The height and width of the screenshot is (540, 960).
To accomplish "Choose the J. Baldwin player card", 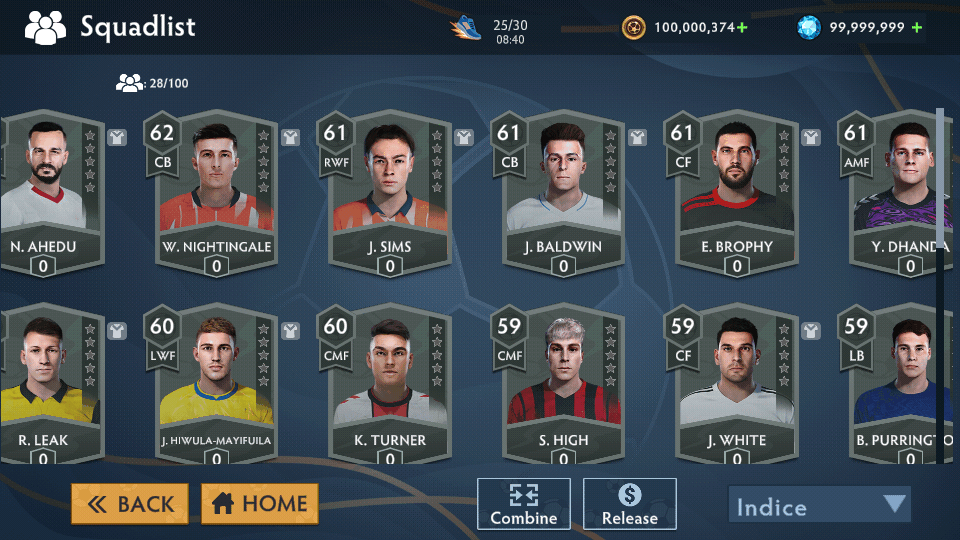I will pyautogui.click(x=563, y=195).
